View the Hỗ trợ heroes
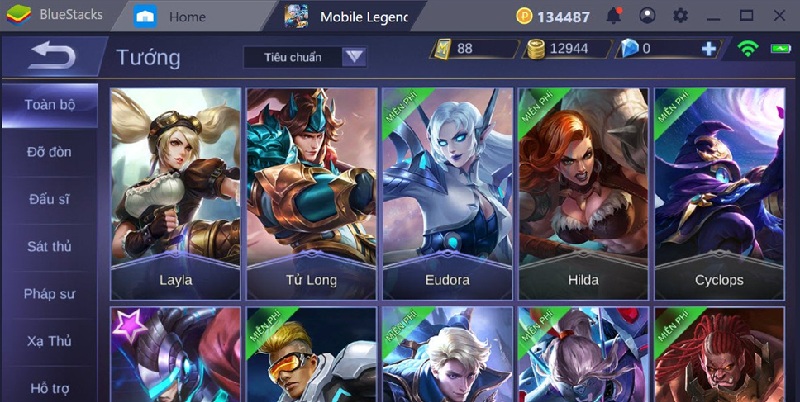Image resolution: width=800 pixels, height=402 pixels. point(48,388)
